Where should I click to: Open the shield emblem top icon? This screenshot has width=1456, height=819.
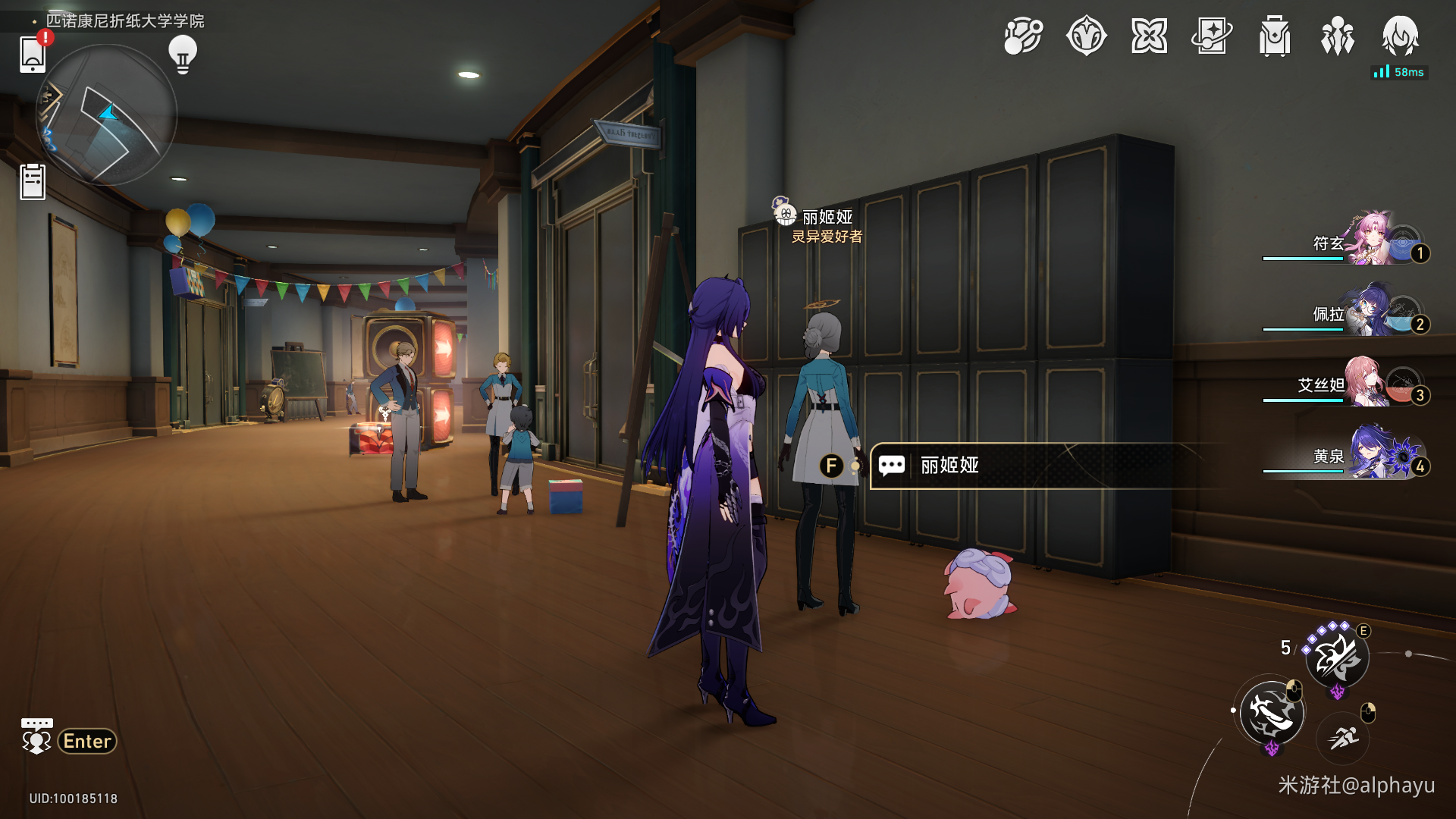(1086, 36)
